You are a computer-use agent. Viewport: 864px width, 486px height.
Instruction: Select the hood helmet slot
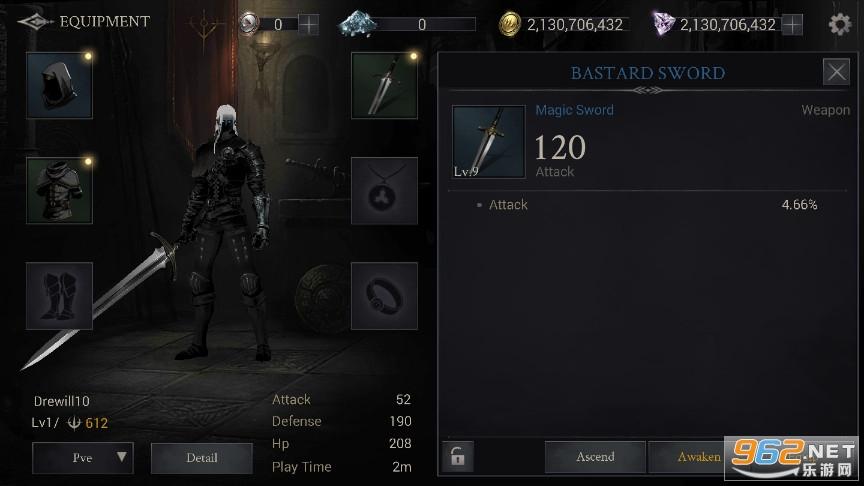coord(59,86)
